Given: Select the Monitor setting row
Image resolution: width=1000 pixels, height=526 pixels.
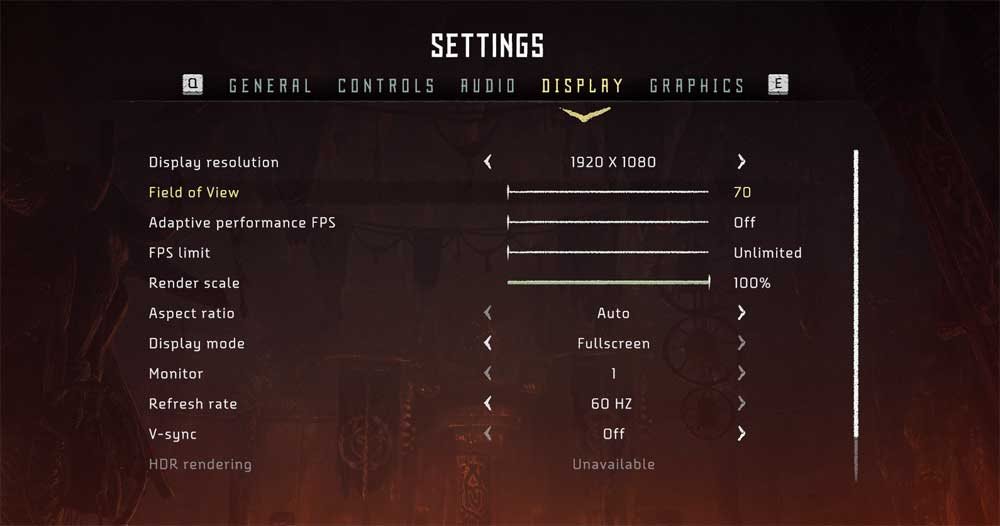Looking at the screenshot, I should pyautogui.click(x=176, y=374).
